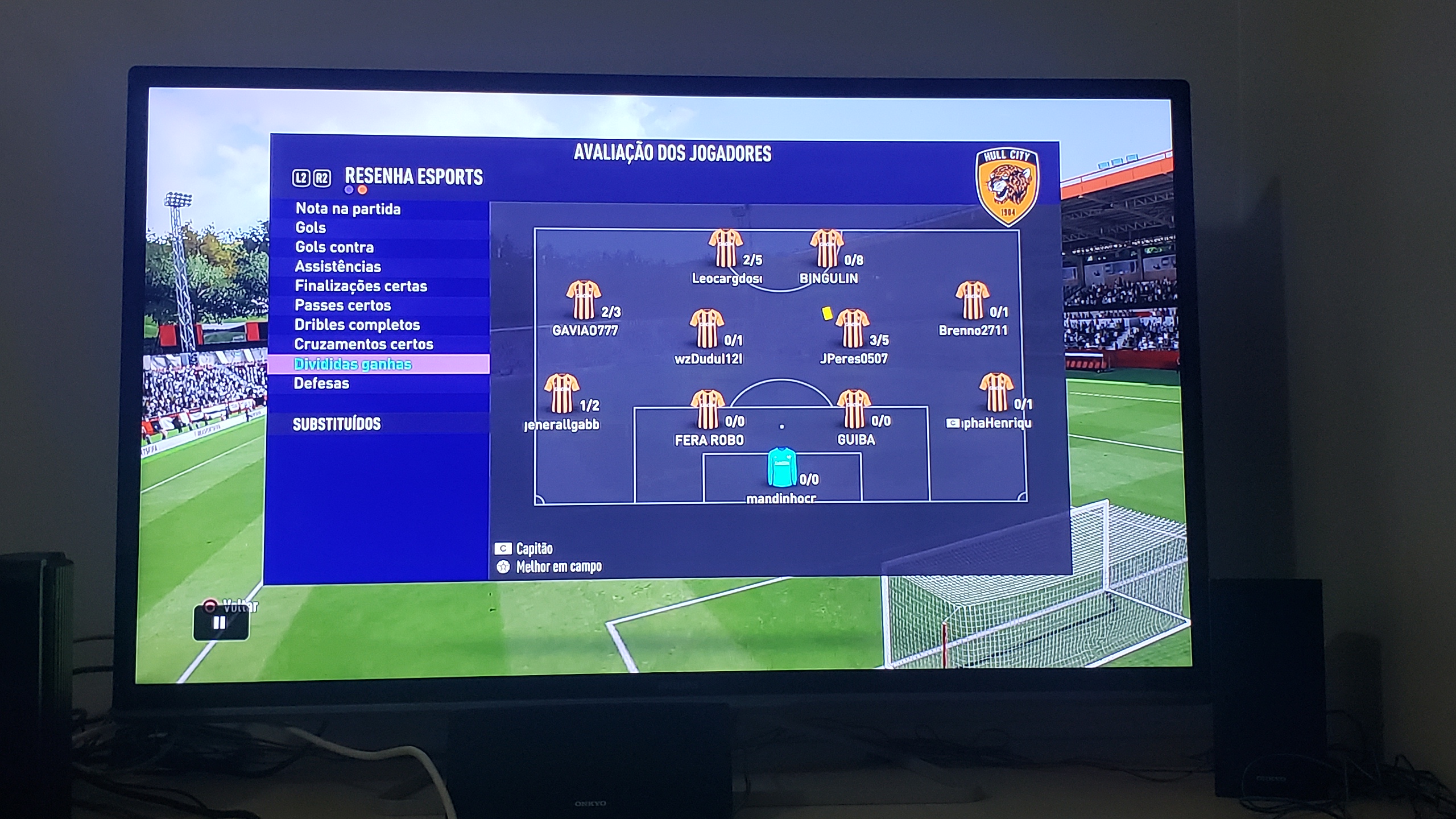Select JPeres0507 with the yellow card
The image size is (1456, 819).
click(852, 329)
